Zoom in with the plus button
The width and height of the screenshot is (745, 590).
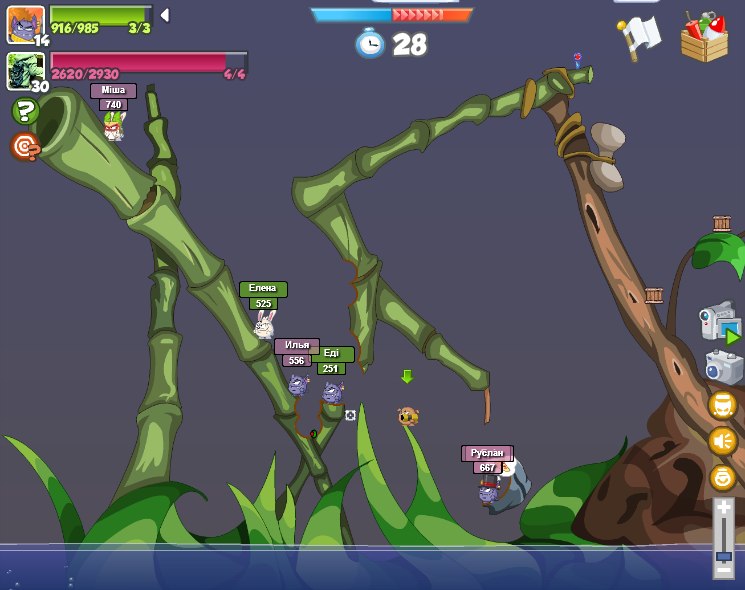click(723, 509)
